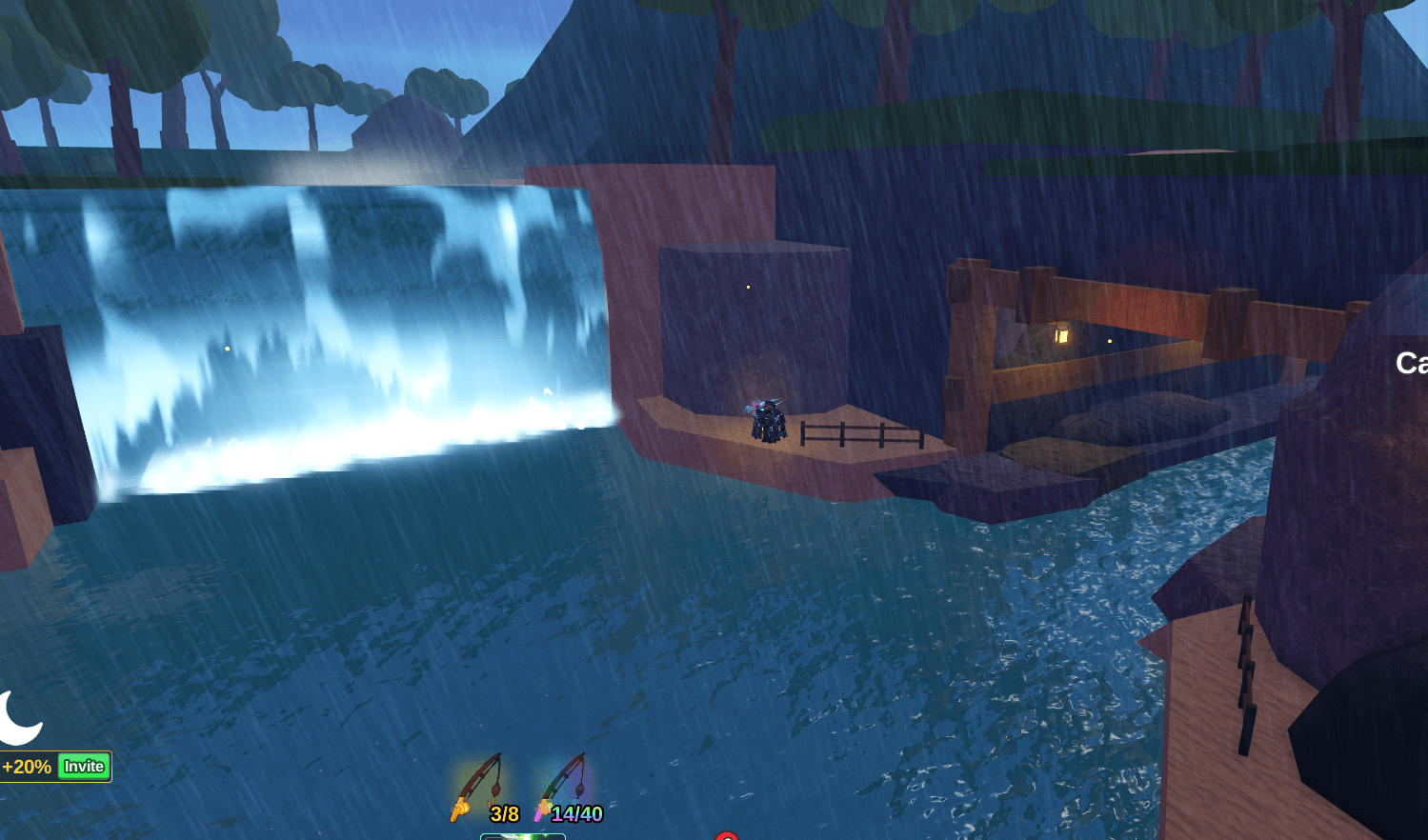
Task: Click the partially visible 'Ca' location label
Action: click(x=1411, y=362)
